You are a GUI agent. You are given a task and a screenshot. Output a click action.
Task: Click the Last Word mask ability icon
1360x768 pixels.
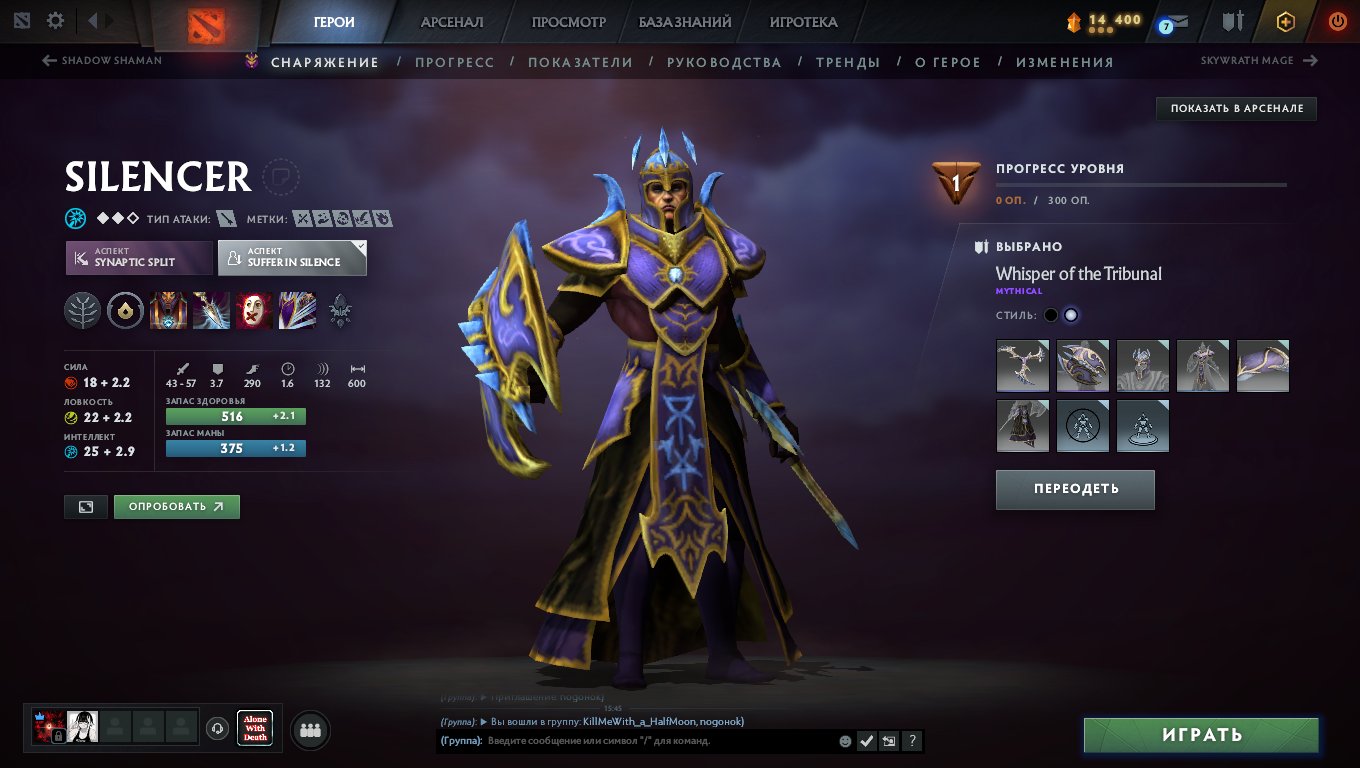point(253,310)
